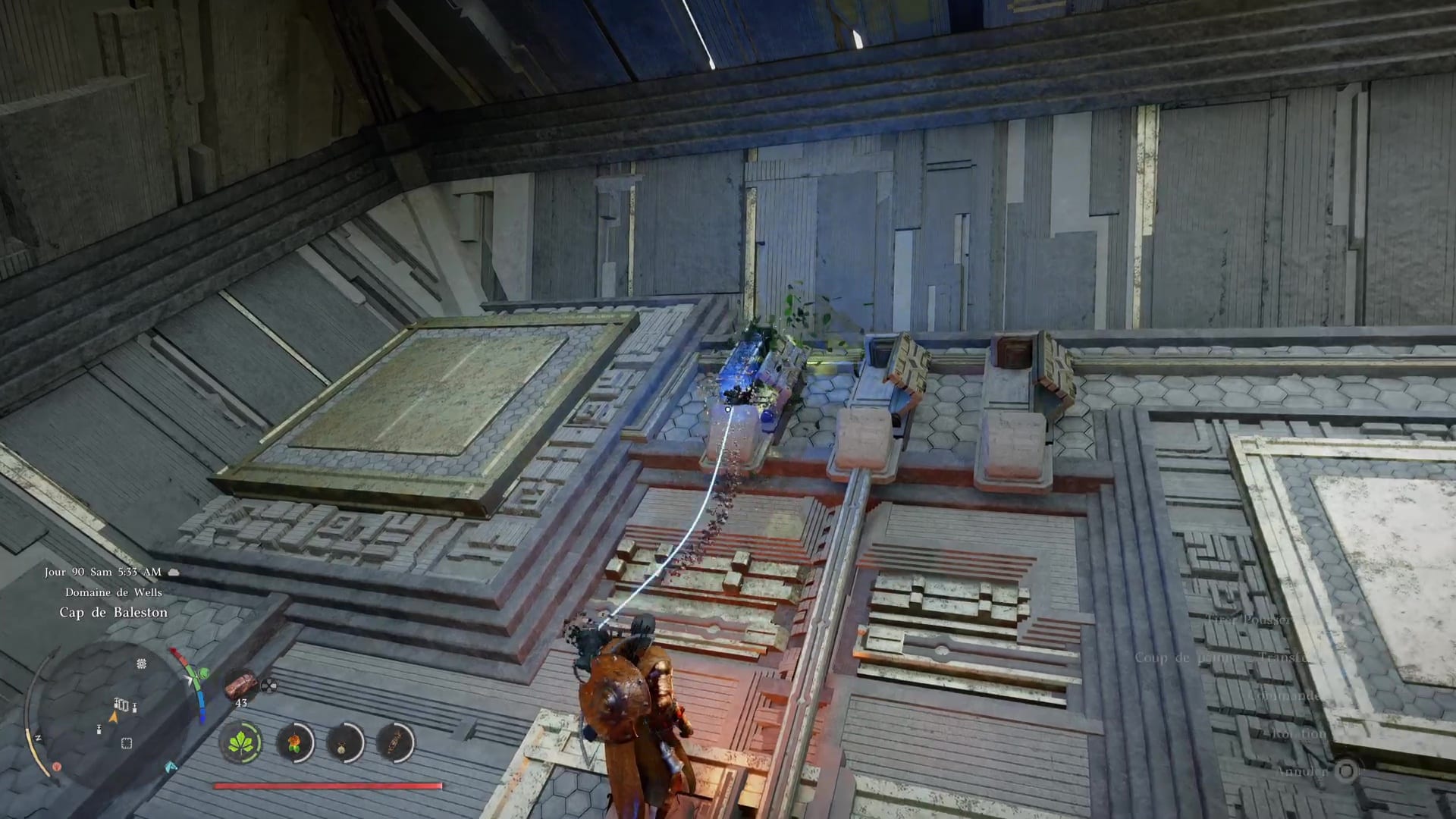The image size is (1456, 819).
Task: Use the orange flower quick slot
Action: tap(293, 742)
